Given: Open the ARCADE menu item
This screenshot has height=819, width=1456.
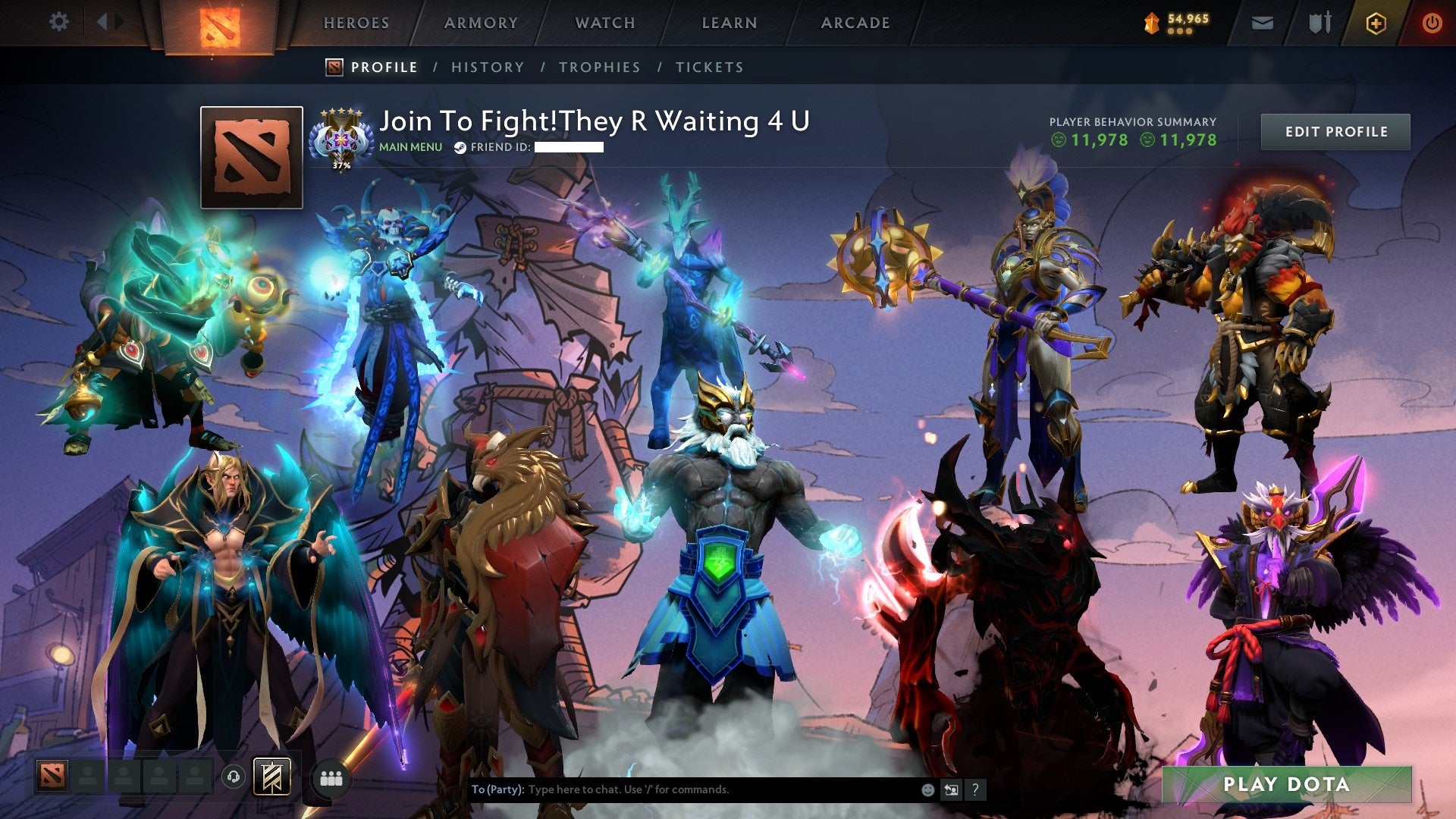Looking at the screenshot, I should tap(855, 23).
